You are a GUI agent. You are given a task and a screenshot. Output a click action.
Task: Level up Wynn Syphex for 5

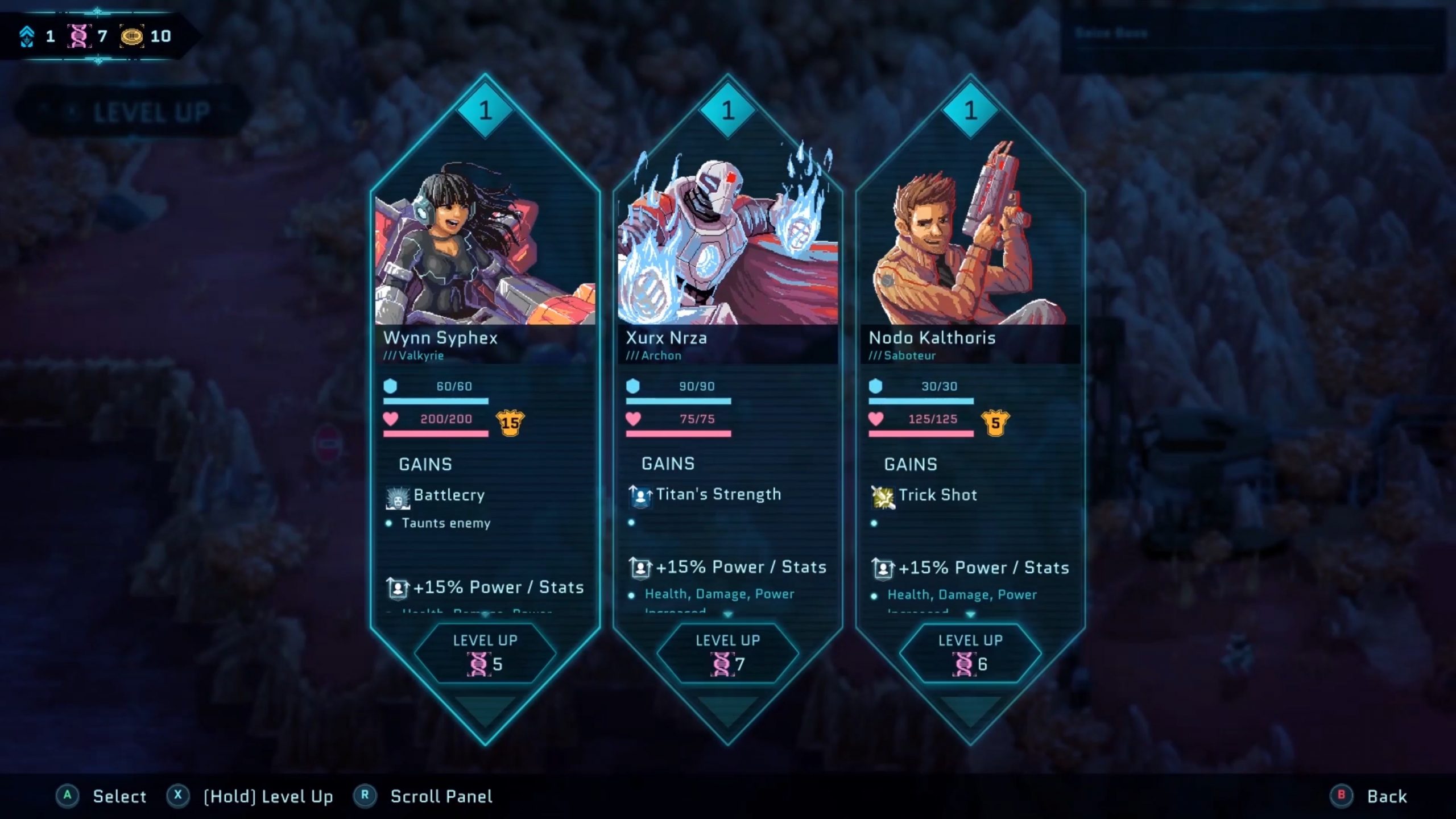[485, 652]
